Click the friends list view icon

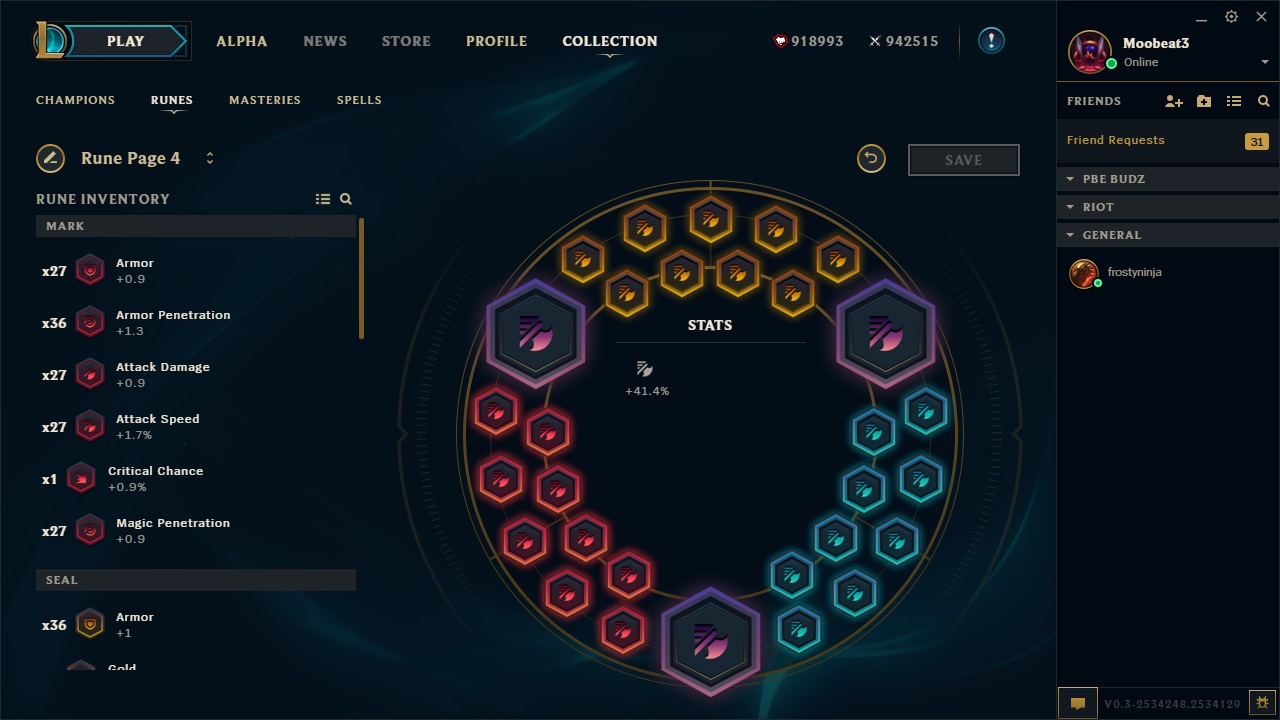(1234, 101)
